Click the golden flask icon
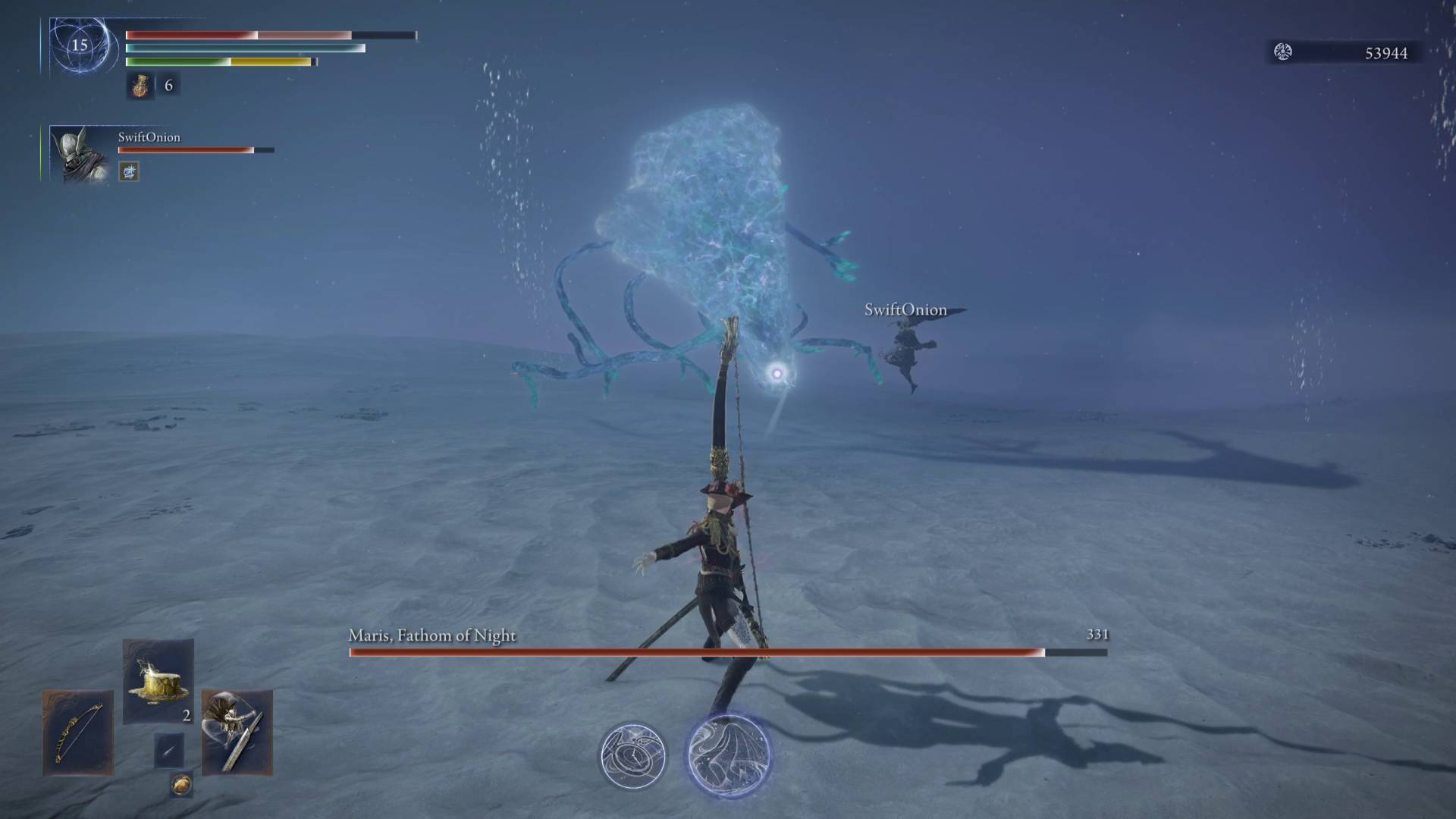 point(140,86)
